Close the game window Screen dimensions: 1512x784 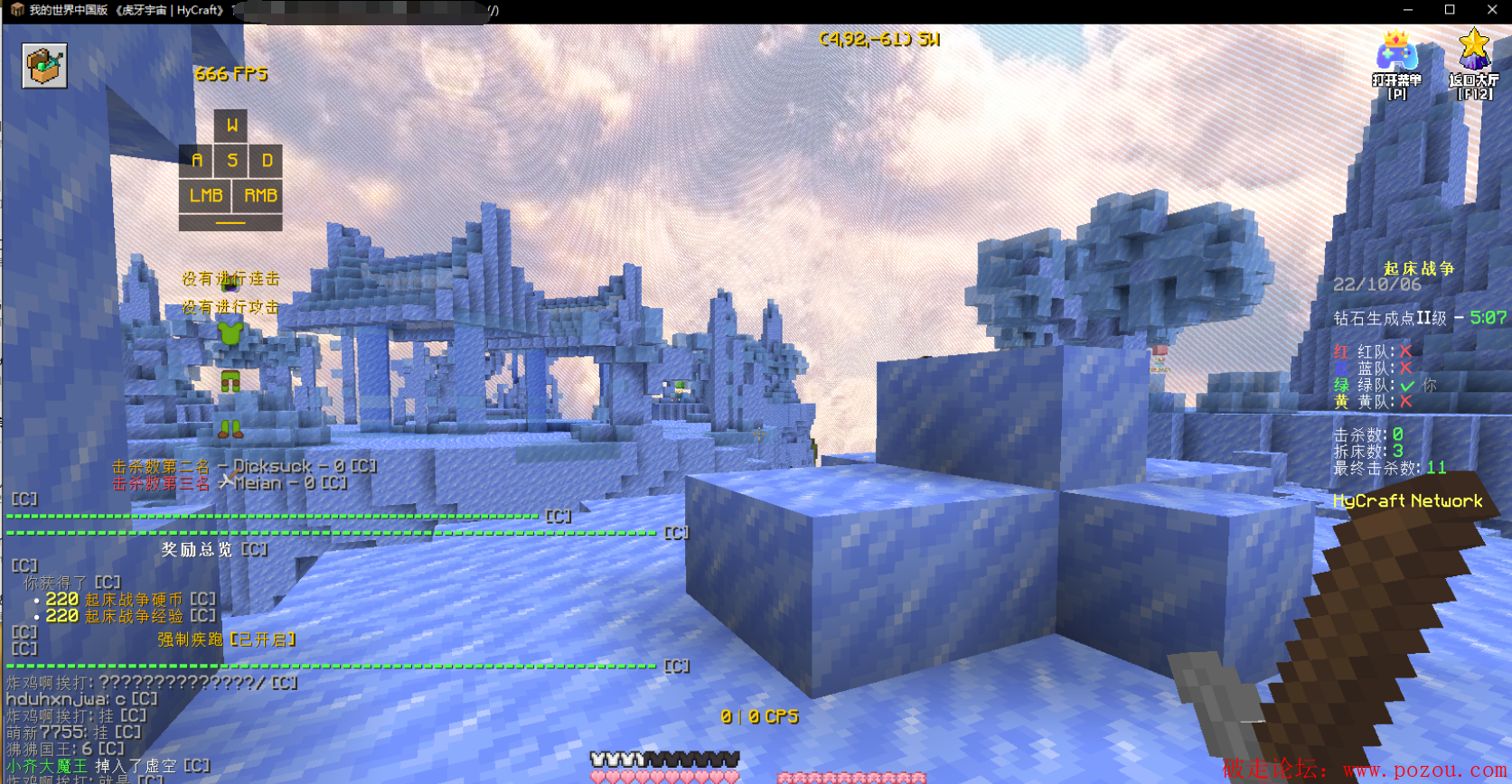pyautogui.click(x=1491, y=10)
